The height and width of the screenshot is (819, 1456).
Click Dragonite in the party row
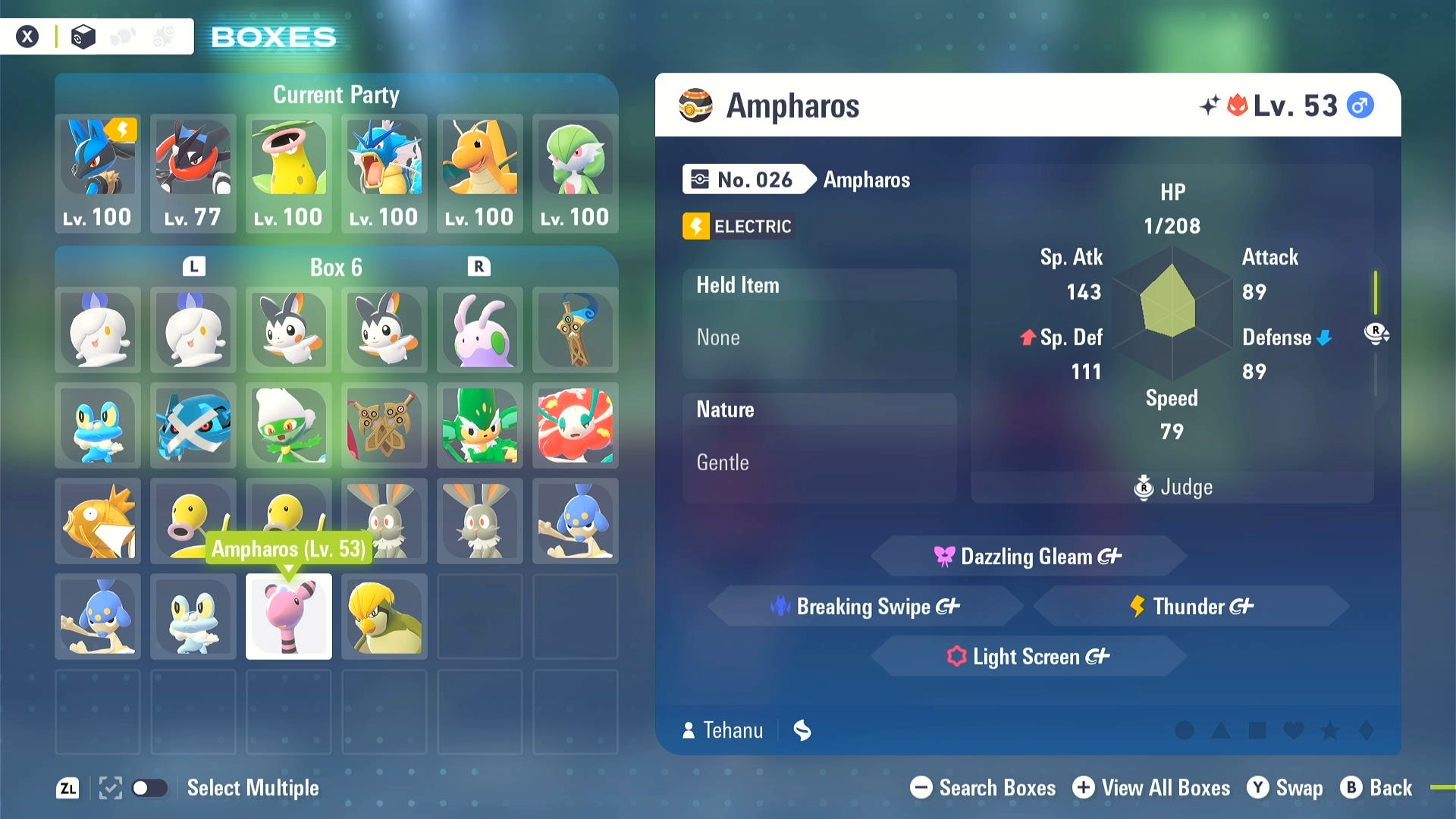tap(480, 173)
